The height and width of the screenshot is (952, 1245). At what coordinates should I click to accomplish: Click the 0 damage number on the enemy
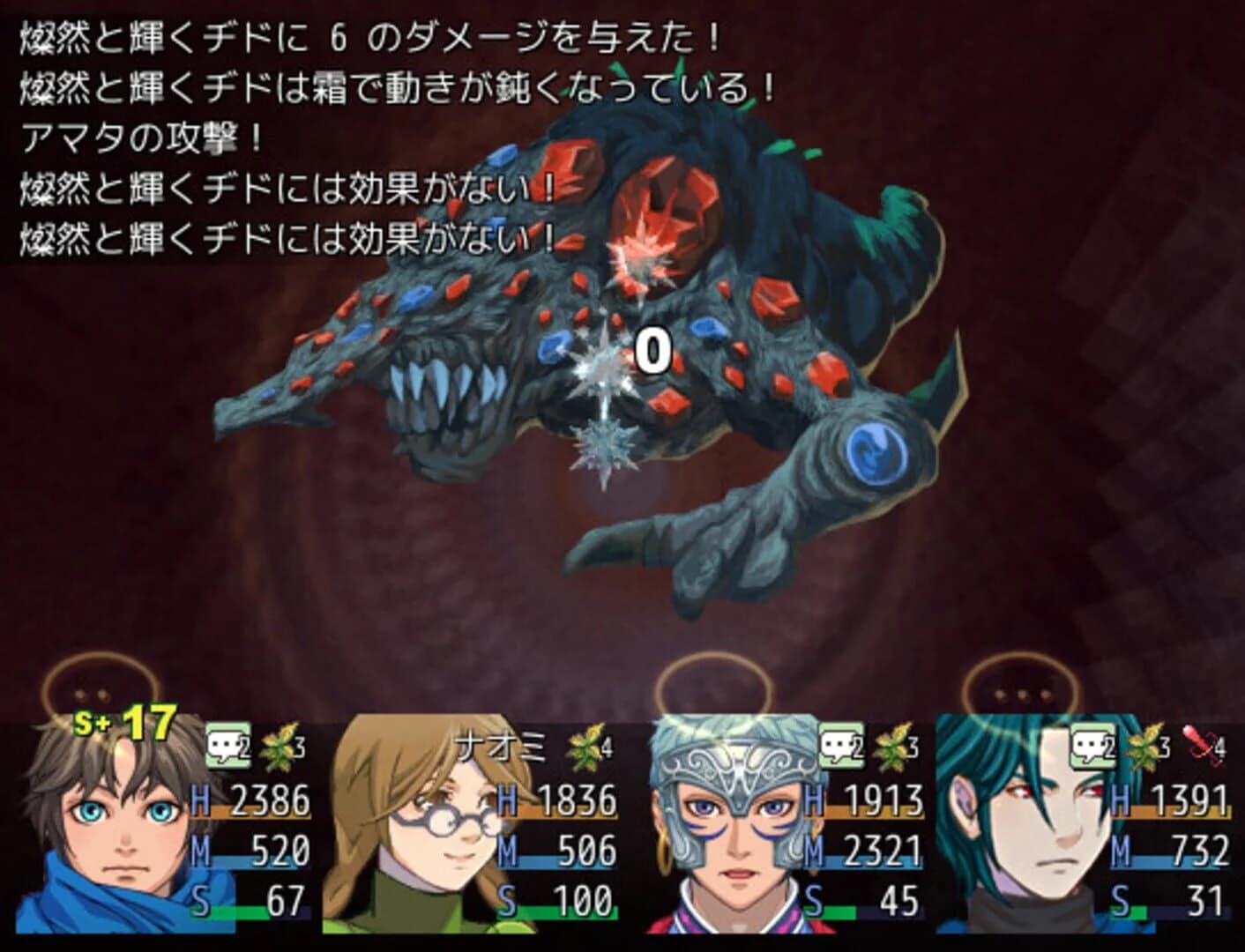[654, 349]
